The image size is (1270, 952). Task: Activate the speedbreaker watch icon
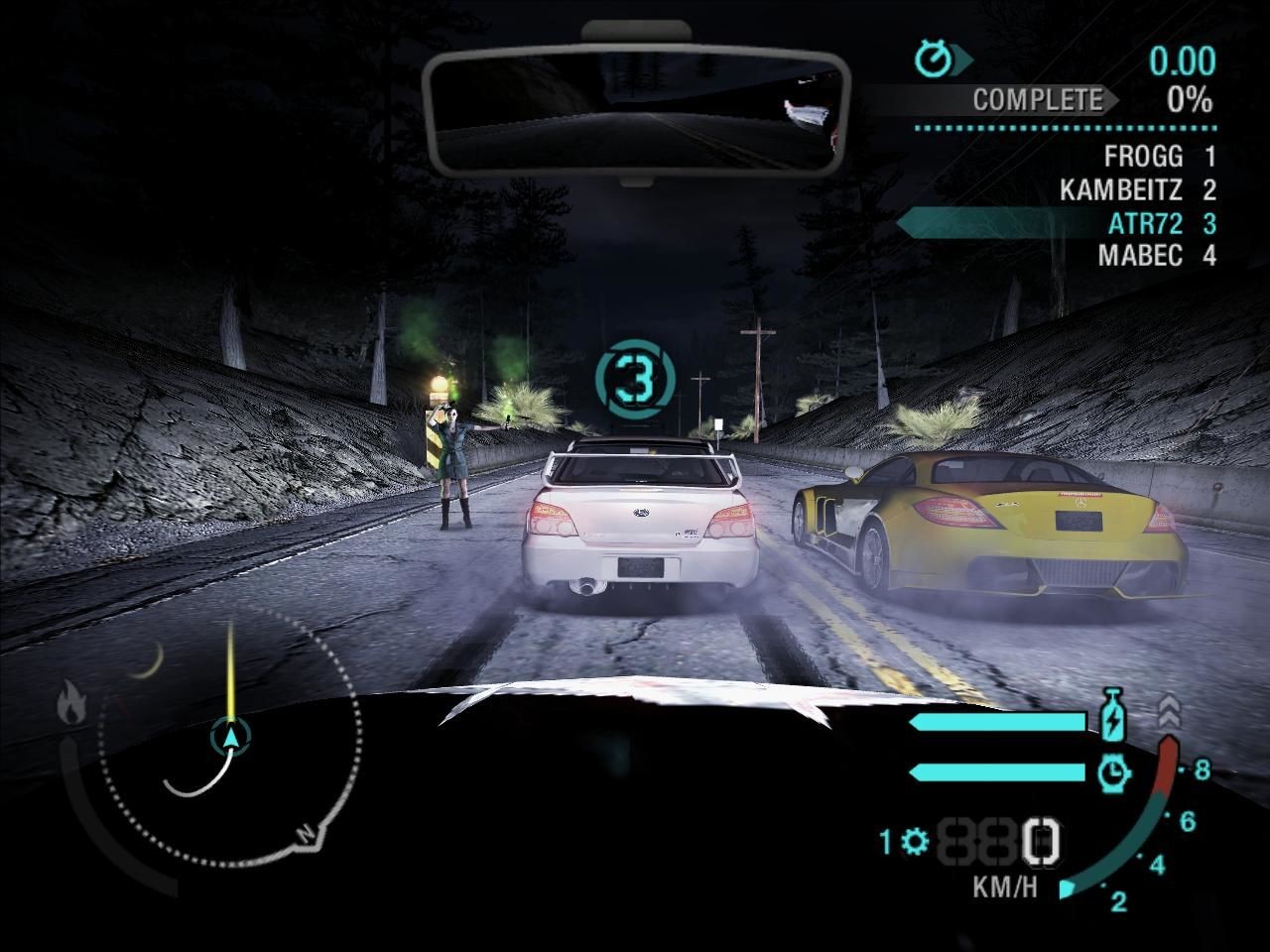[1115, 771]
